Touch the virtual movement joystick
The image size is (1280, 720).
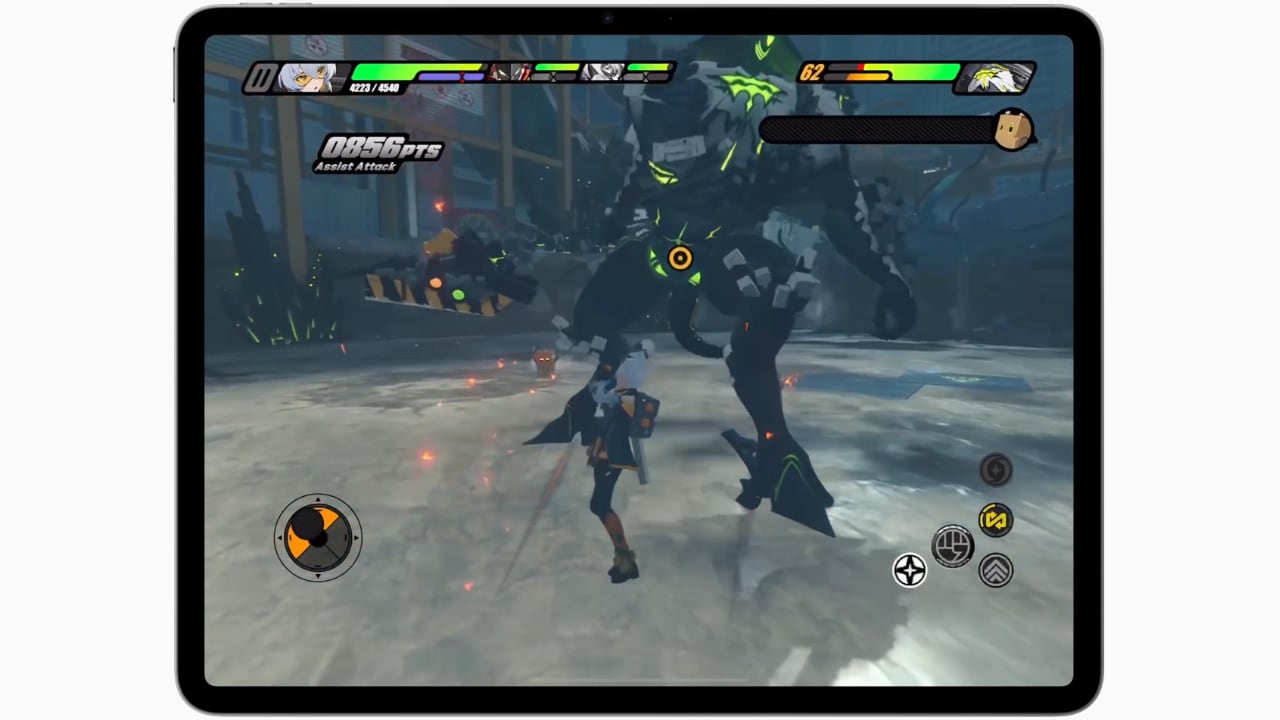pos(318,537)
